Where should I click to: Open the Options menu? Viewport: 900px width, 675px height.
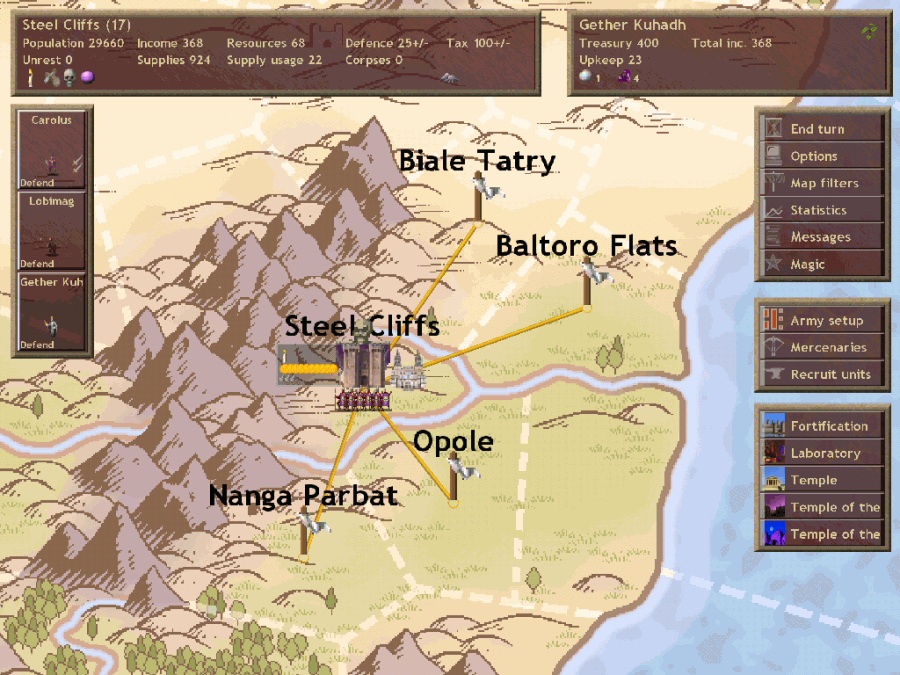click(x=822, y=156)
